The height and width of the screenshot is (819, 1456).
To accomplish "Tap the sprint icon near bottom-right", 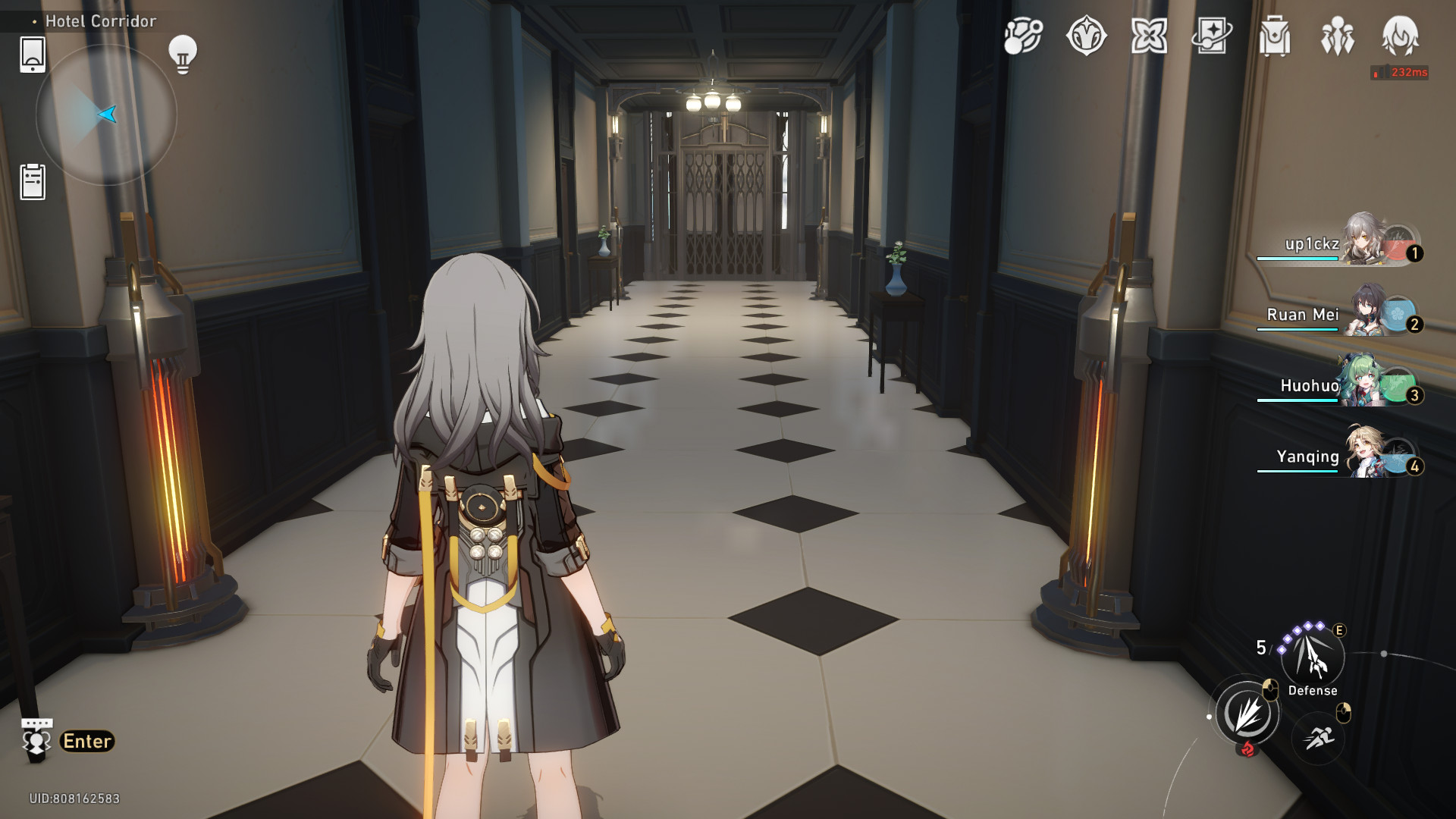I will coord(1319,736).
